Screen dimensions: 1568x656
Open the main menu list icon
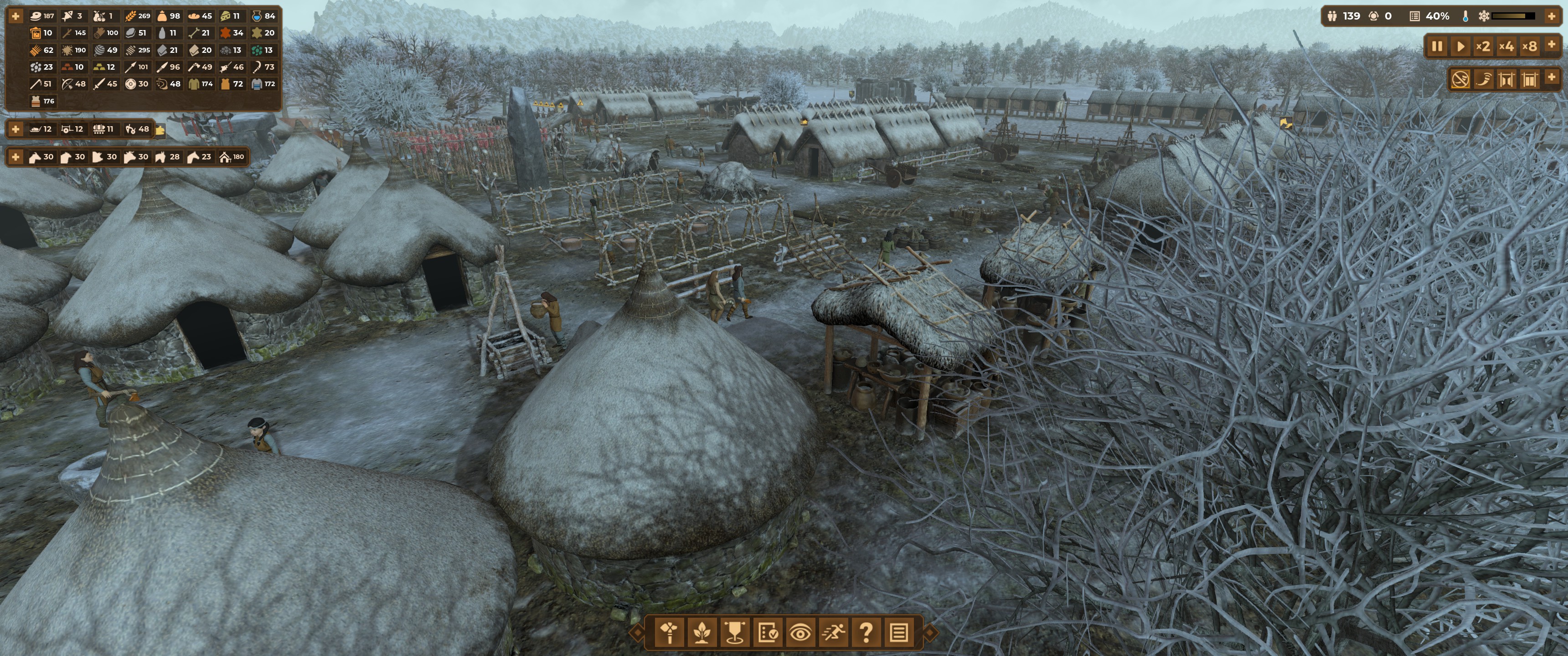pos(899,633)
